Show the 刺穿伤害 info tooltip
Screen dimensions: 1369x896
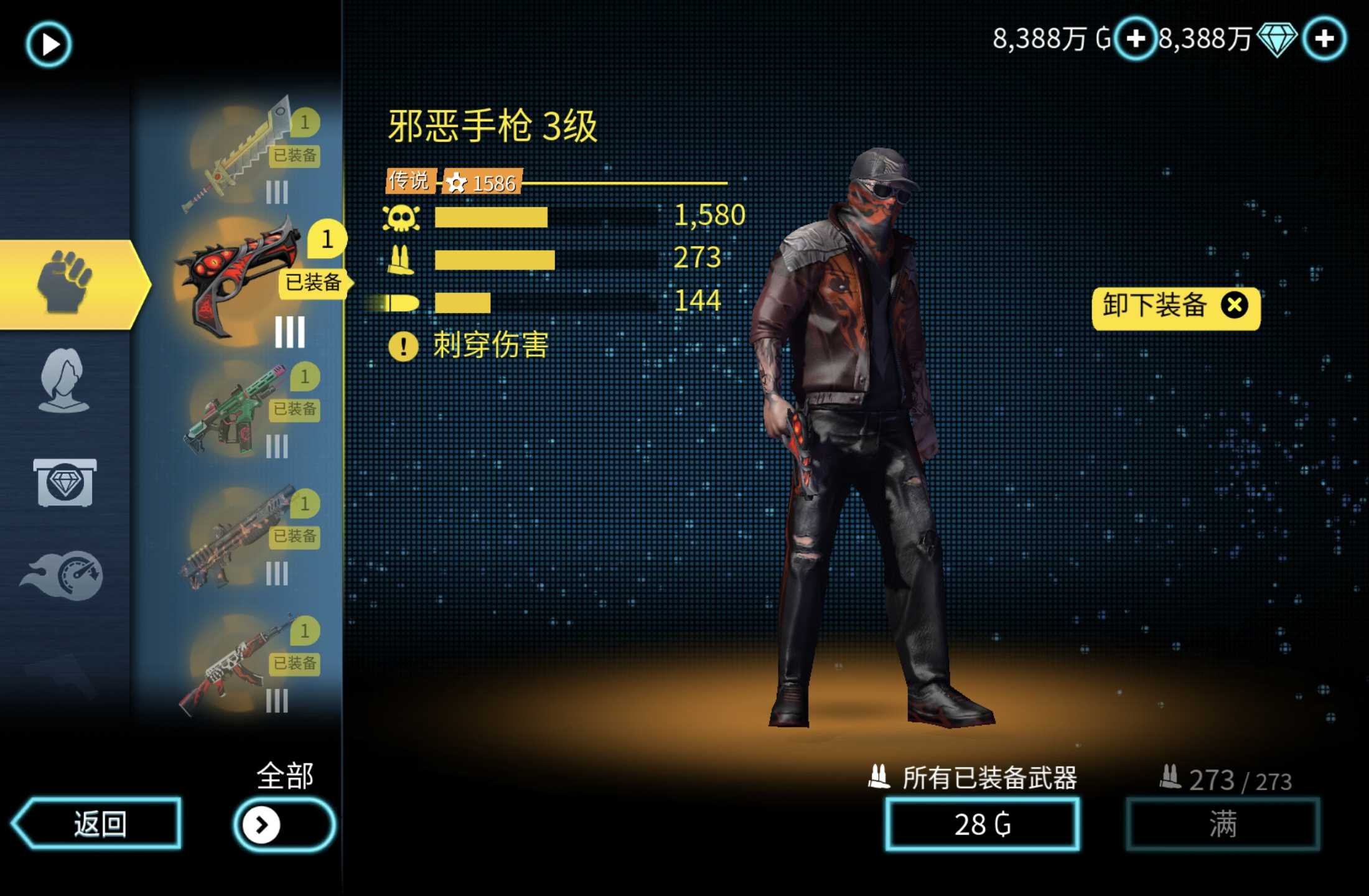(403, 346)
